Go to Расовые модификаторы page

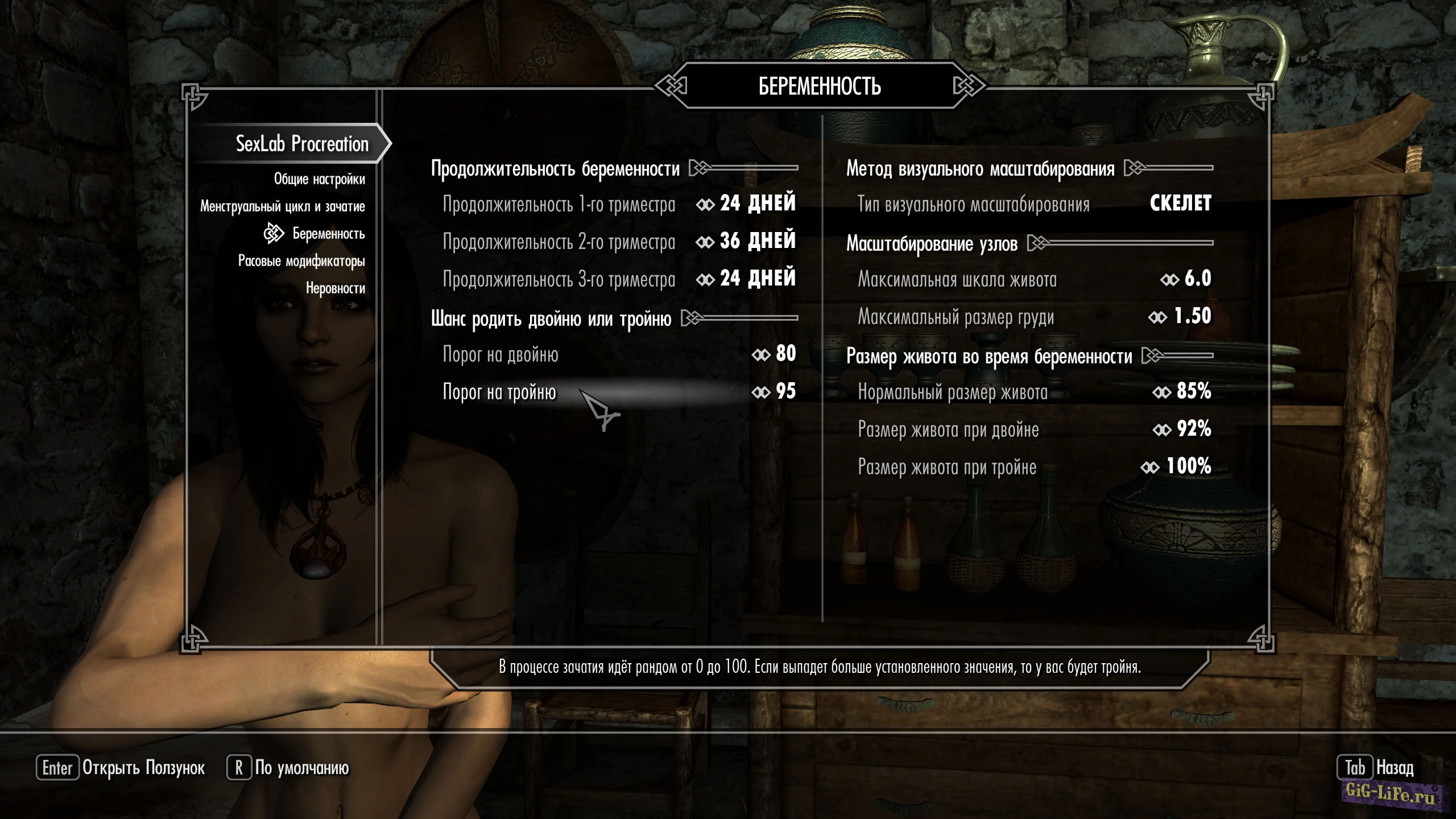(x=301, y=261)
